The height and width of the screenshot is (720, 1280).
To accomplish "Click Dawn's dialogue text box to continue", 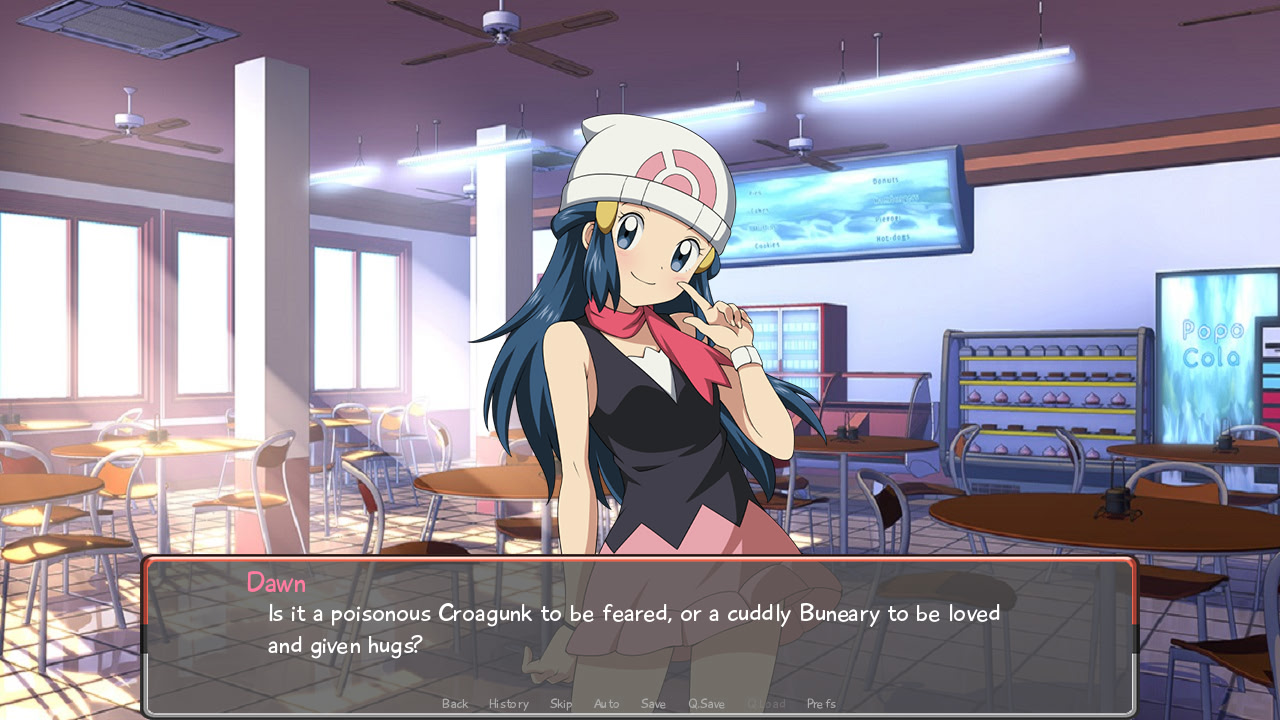I will click(640, 630).
